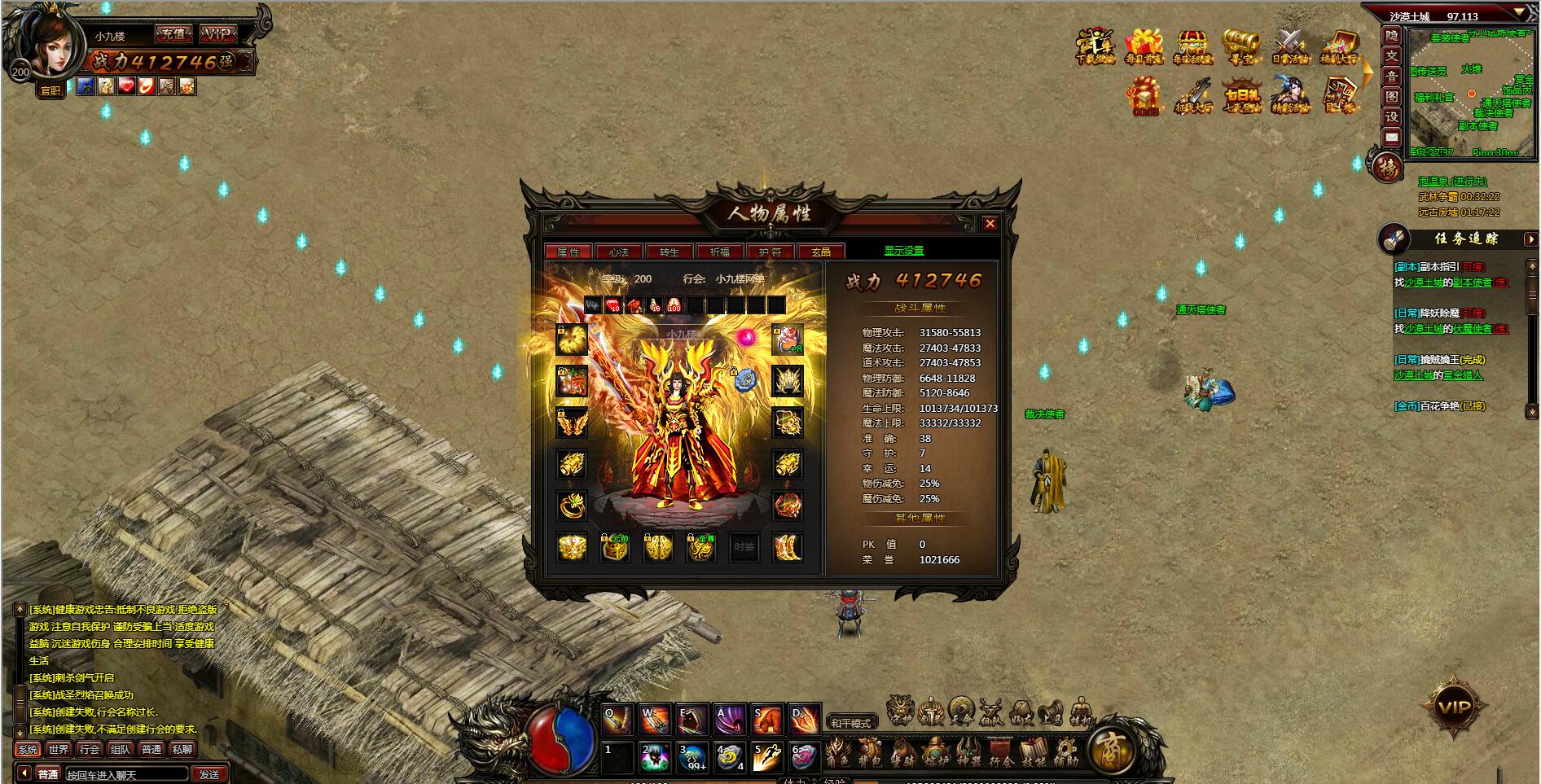1541x784 pixels.
Task: Switch to the 心法 tab
Action: coord(619,251)
